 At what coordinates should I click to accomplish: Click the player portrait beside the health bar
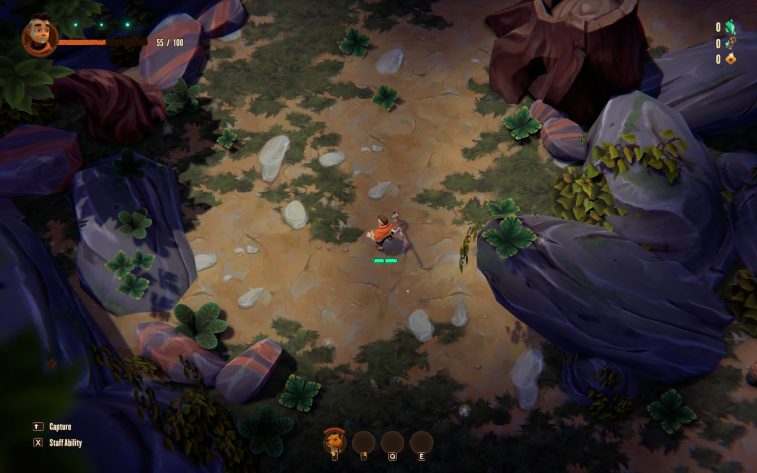[x=38, y=37]
